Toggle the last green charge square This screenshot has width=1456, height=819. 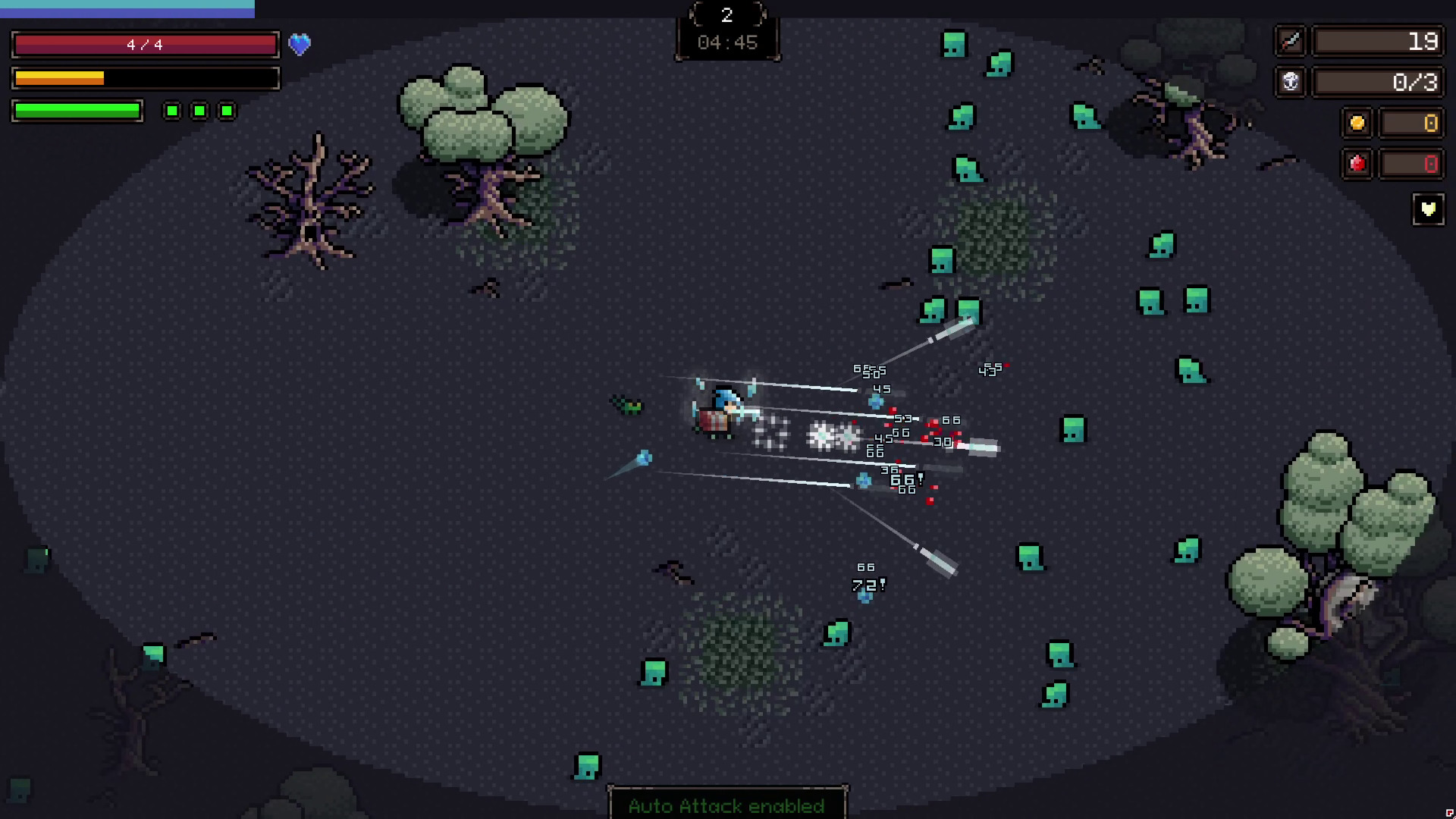tap(226, 111)
